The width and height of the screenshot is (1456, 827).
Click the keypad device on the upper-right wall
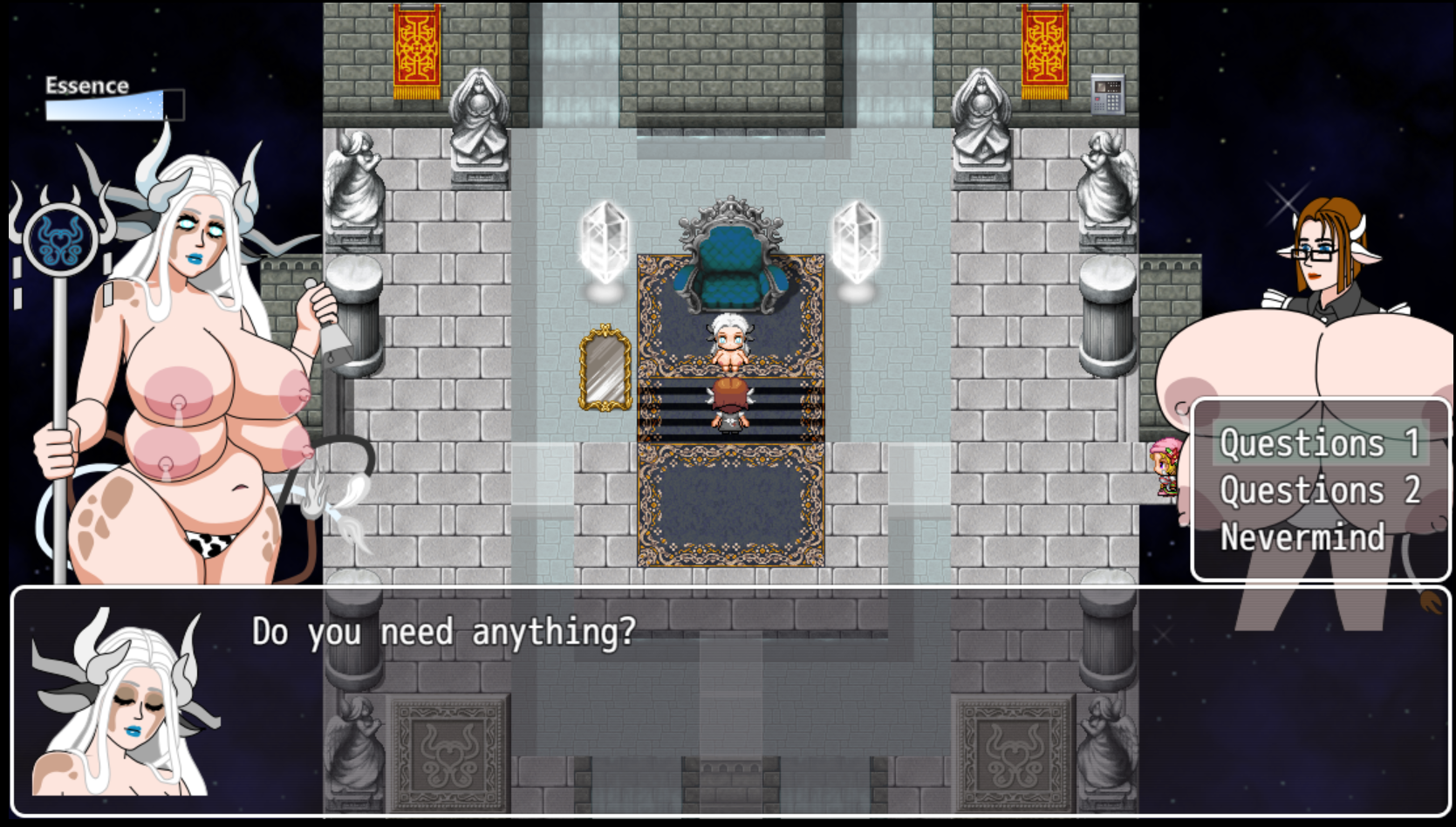pyautogui.click(x=1108, y=94)
